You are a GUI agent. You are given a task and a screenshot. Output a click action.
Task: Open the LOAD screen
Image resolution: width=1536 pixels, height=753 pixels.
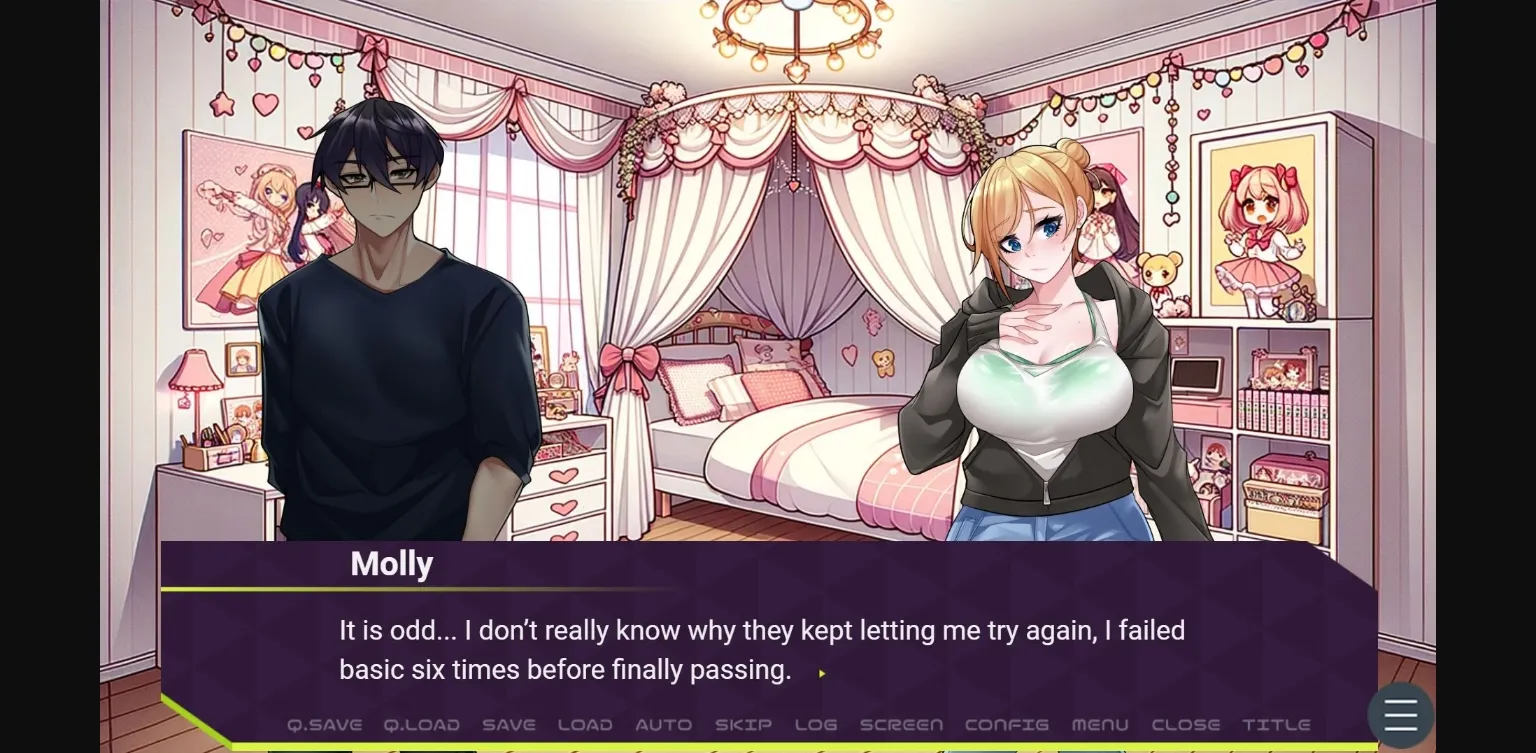pos(584,724)
